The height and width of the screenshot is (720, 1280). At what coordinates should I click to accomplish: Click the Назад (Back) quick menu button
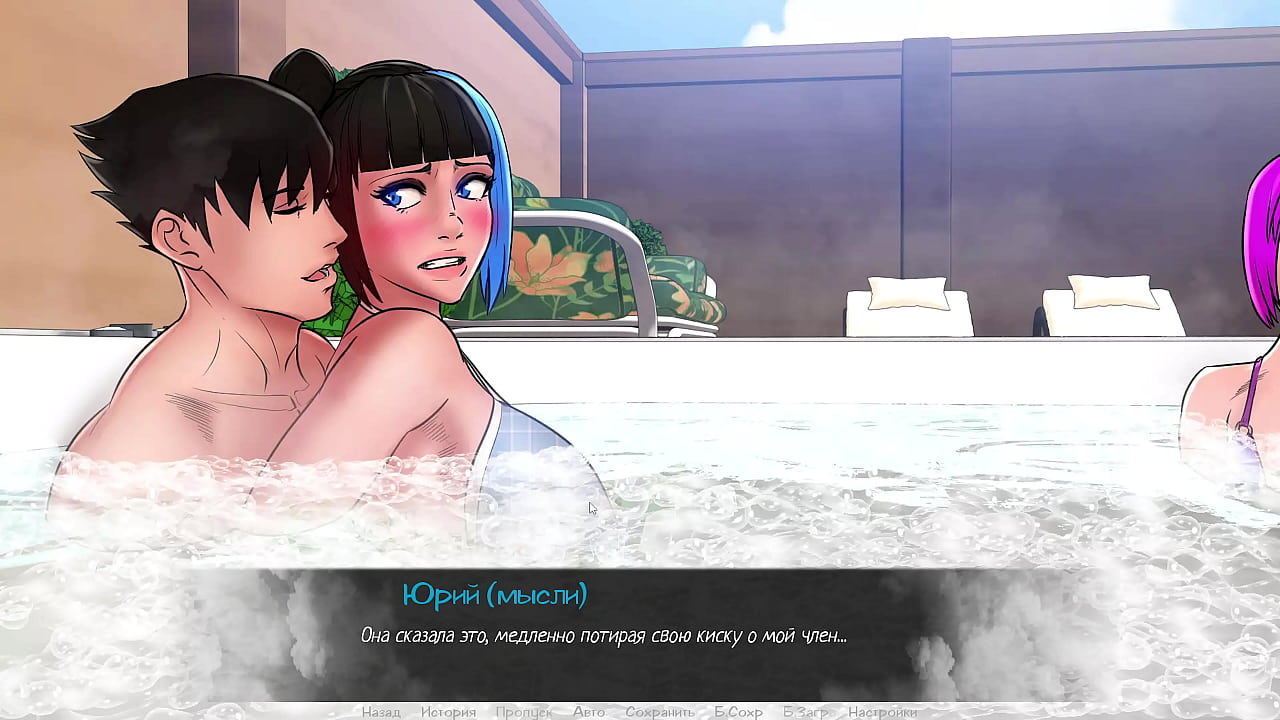(x=381, y=712)
